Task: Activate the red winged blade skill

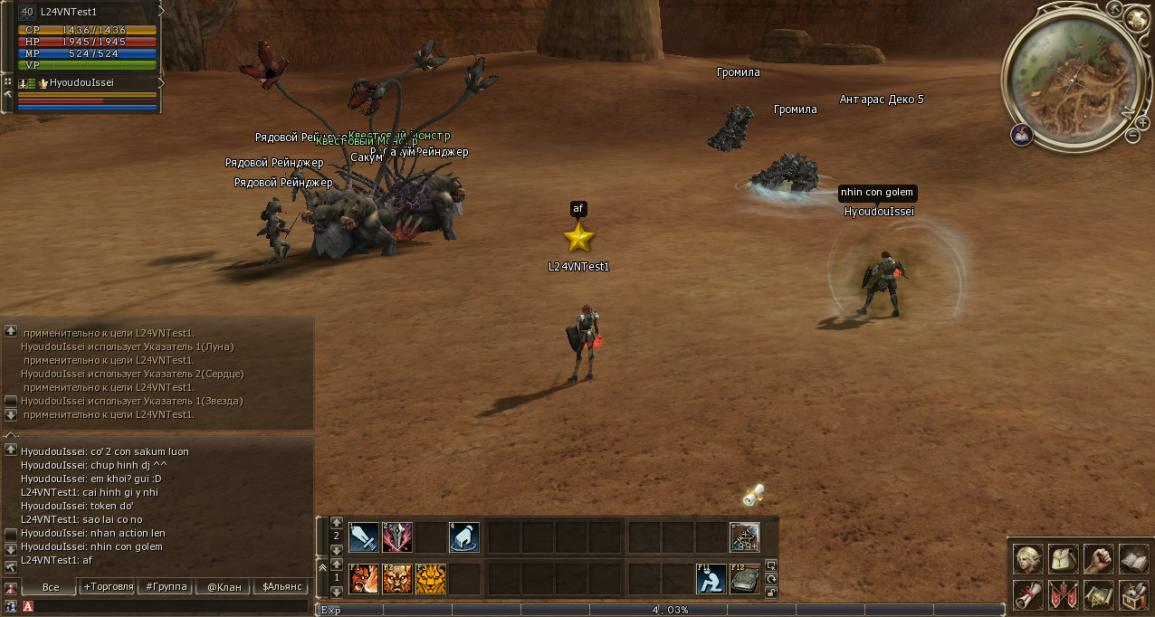Action: tap(397, 537)
